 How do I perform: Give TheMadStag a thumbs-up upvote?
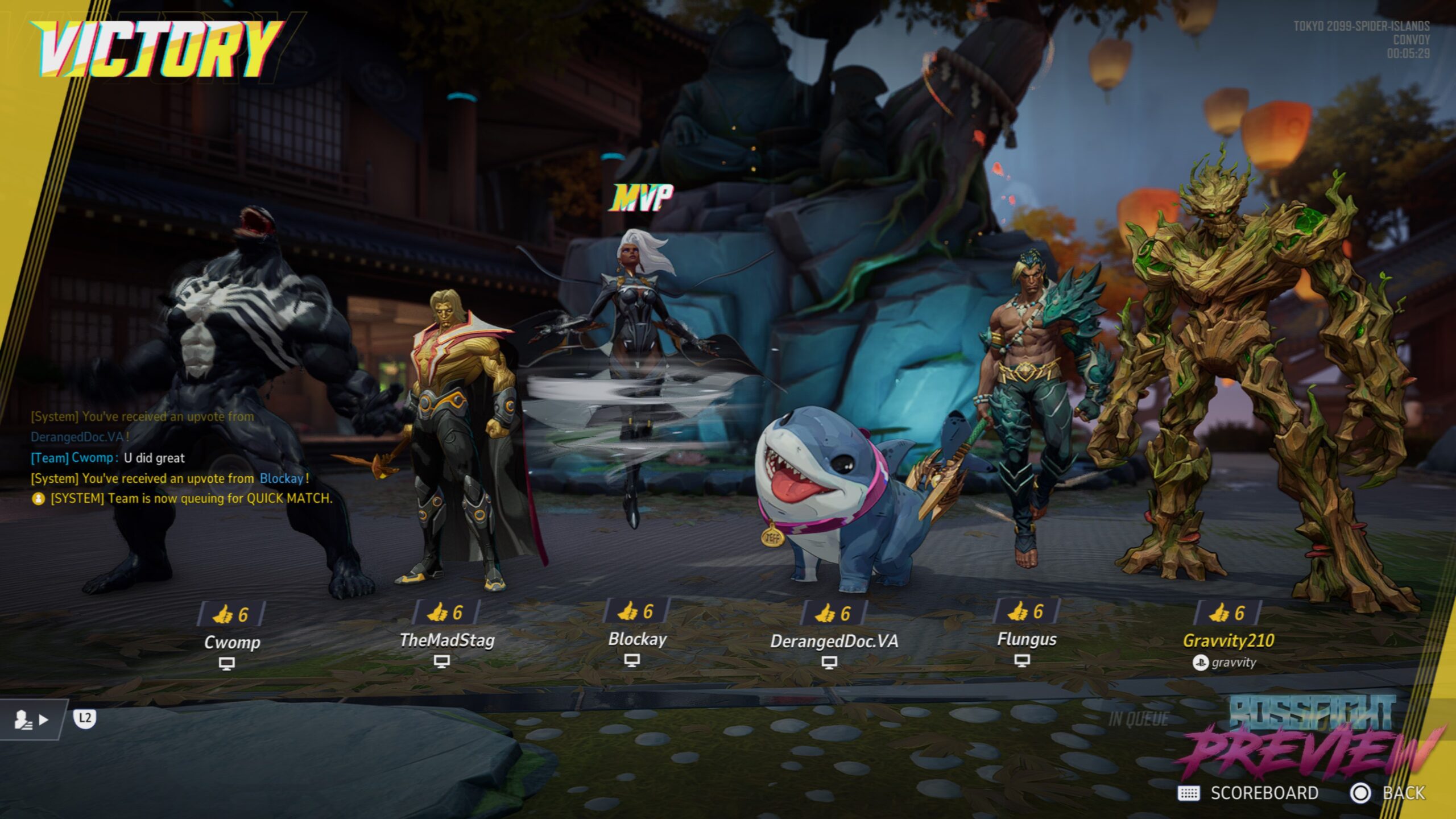[445, 612]
